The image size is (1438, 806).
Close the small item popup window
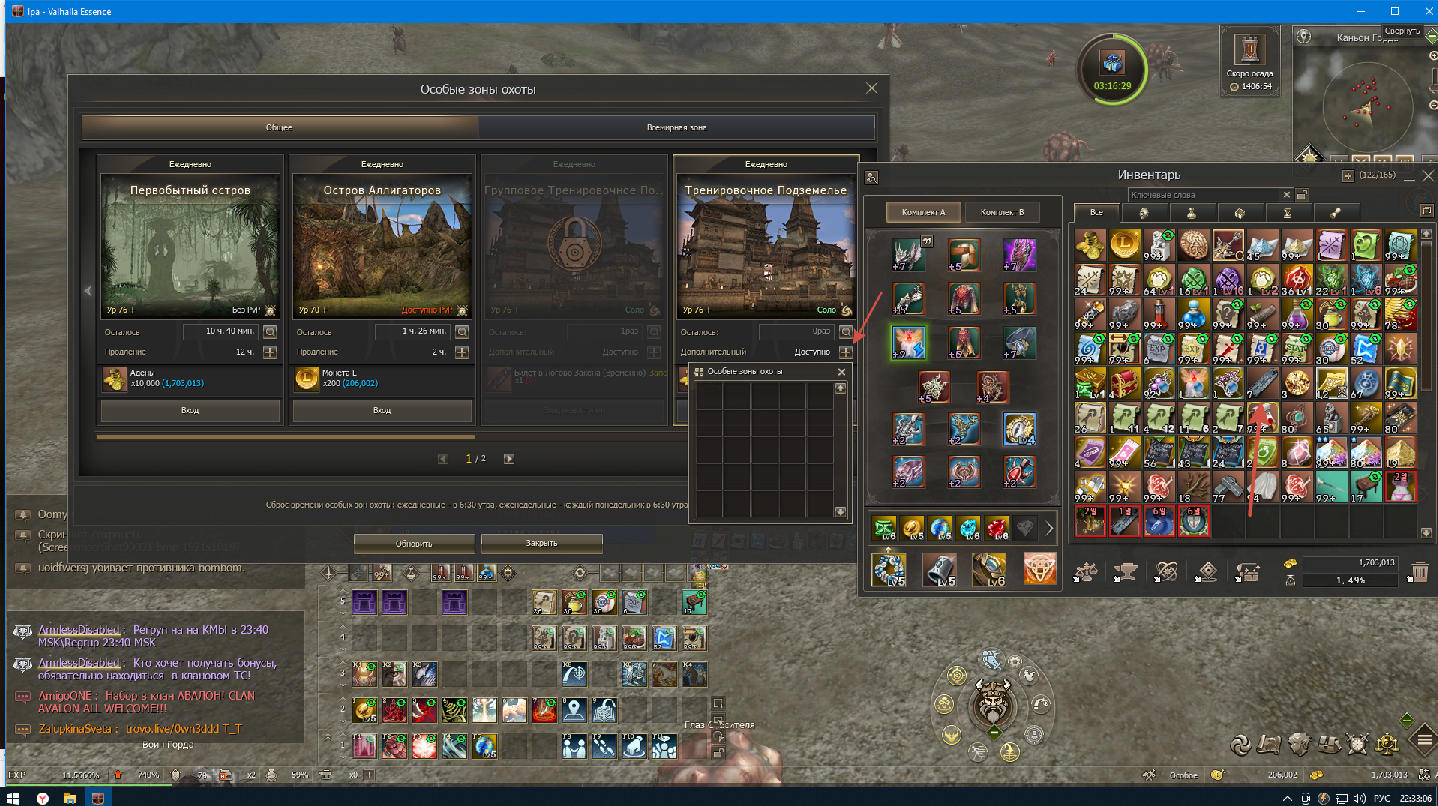tap(841, 372)
